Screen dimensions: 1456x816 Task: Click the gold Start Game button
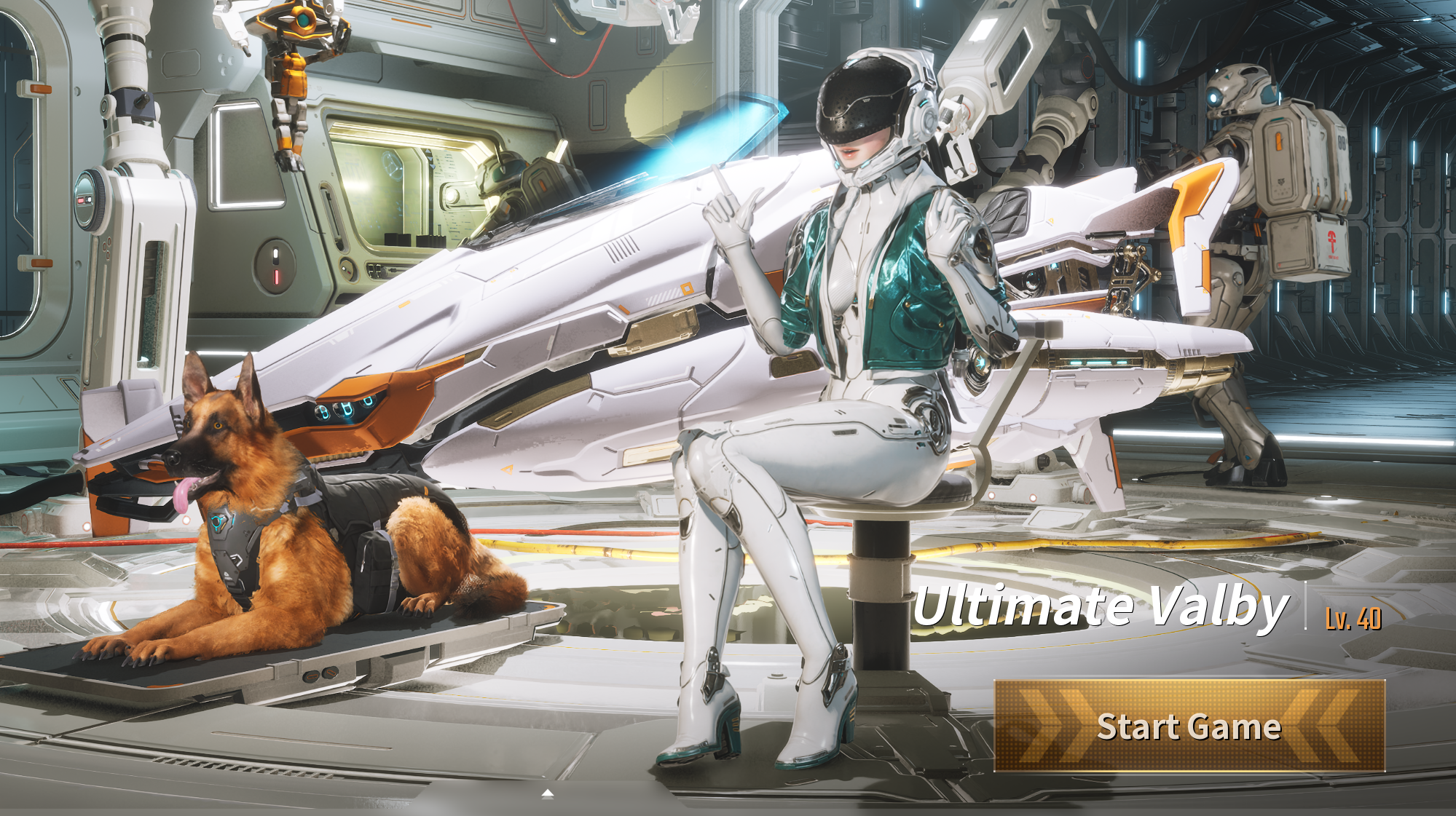pyautogui.click(x=1189, y=726)
